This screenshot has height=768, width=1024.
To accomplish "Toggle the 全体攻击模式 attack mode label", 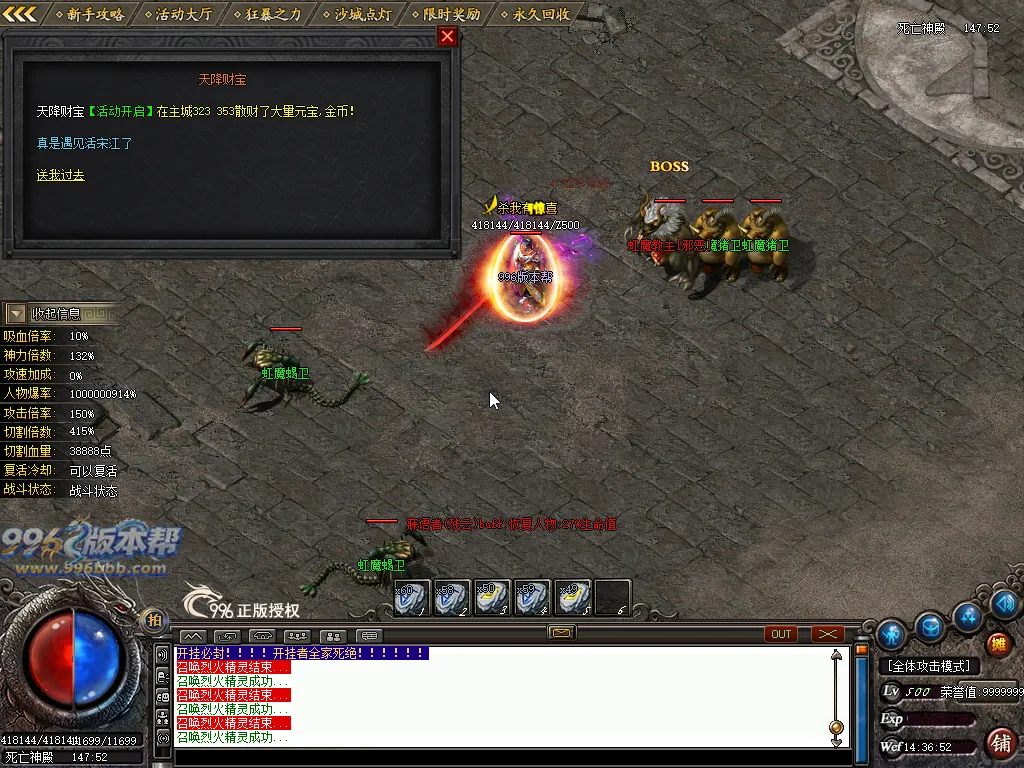I will click(x=930, y=666).
